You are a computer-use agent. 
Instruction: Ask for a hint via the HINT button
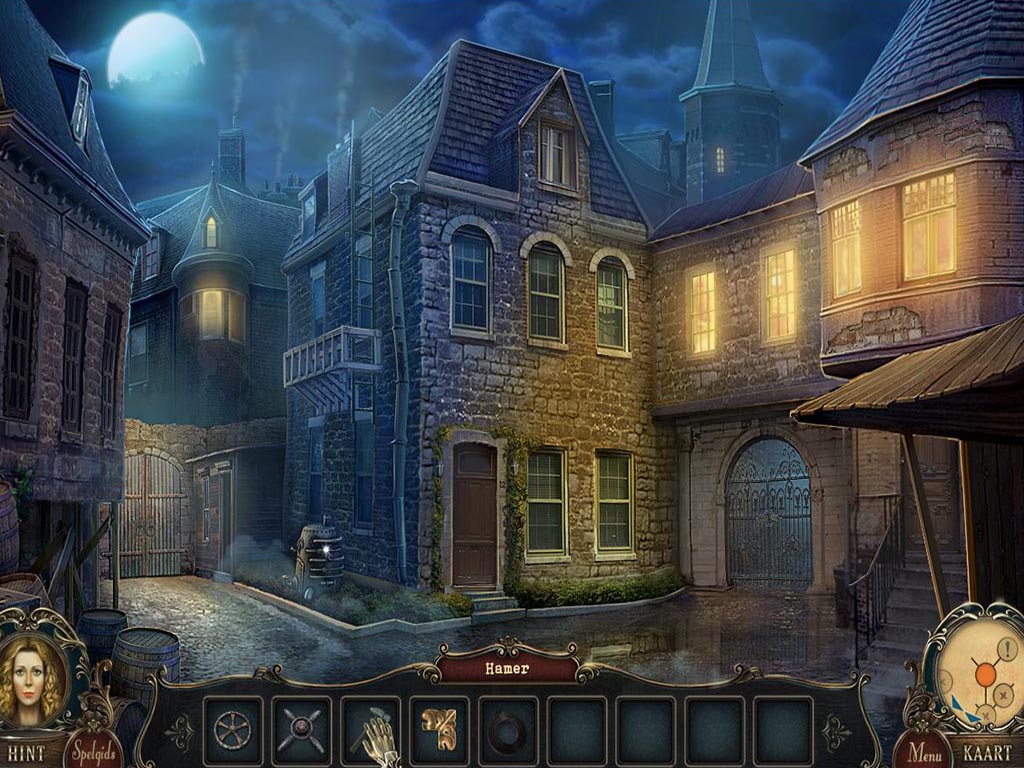tap(27, 752)
